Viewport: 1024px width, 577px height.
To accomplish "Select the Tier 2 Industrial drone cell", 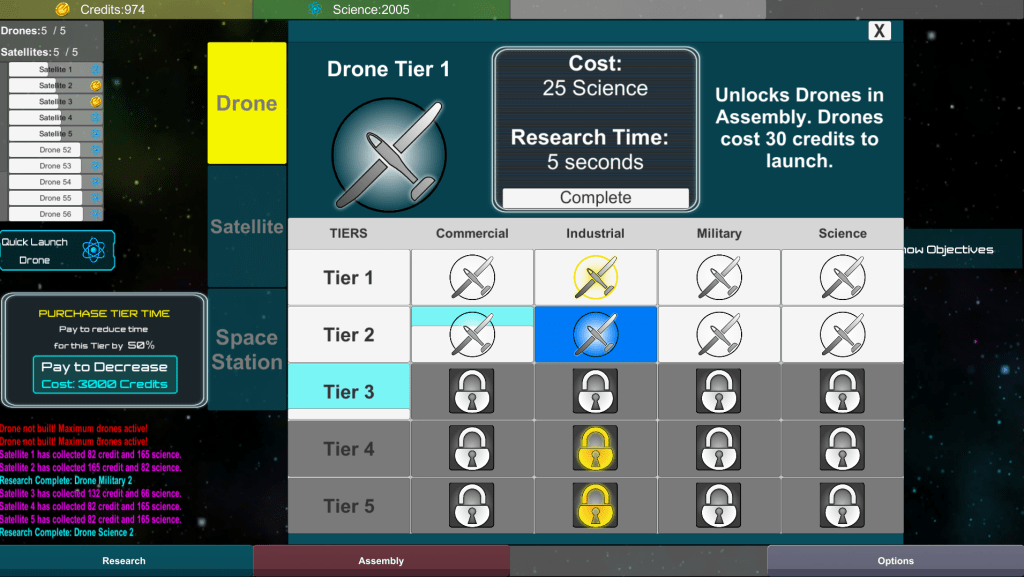I will [x=595, y=334].
